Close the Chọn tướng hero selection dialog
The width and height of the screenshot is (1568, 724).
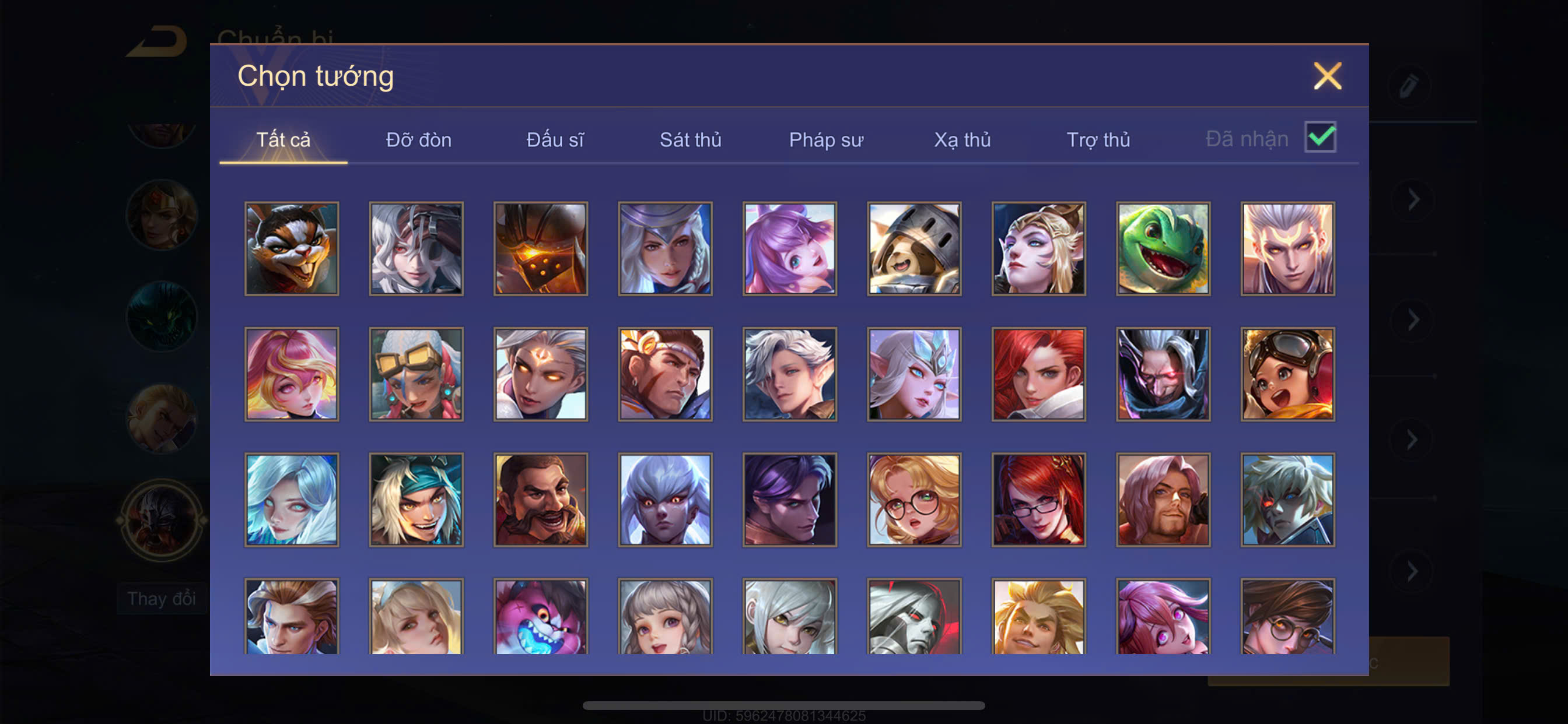click(1327, 76)
